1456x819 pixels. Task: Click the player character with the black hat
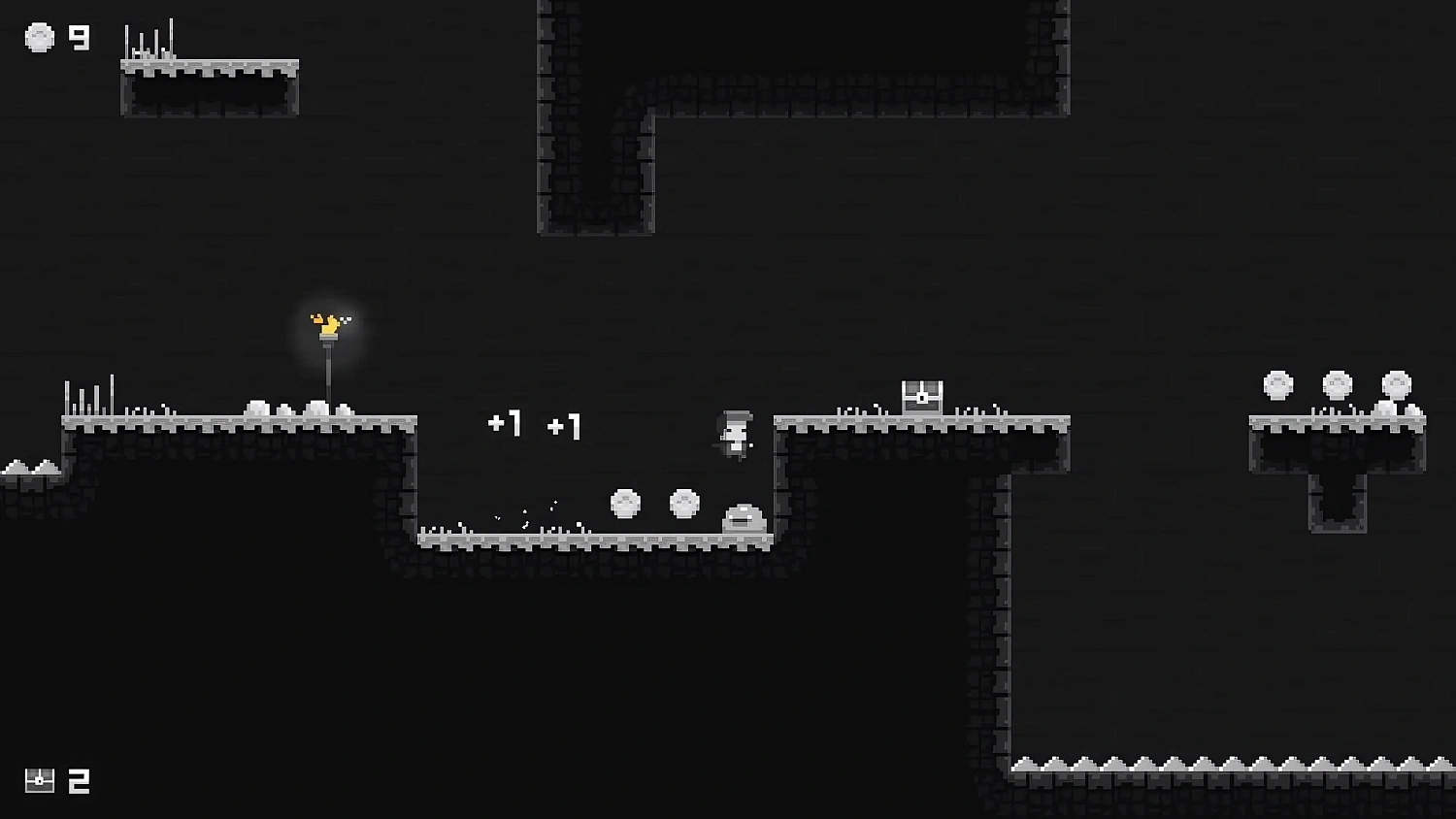pos(735,434)
